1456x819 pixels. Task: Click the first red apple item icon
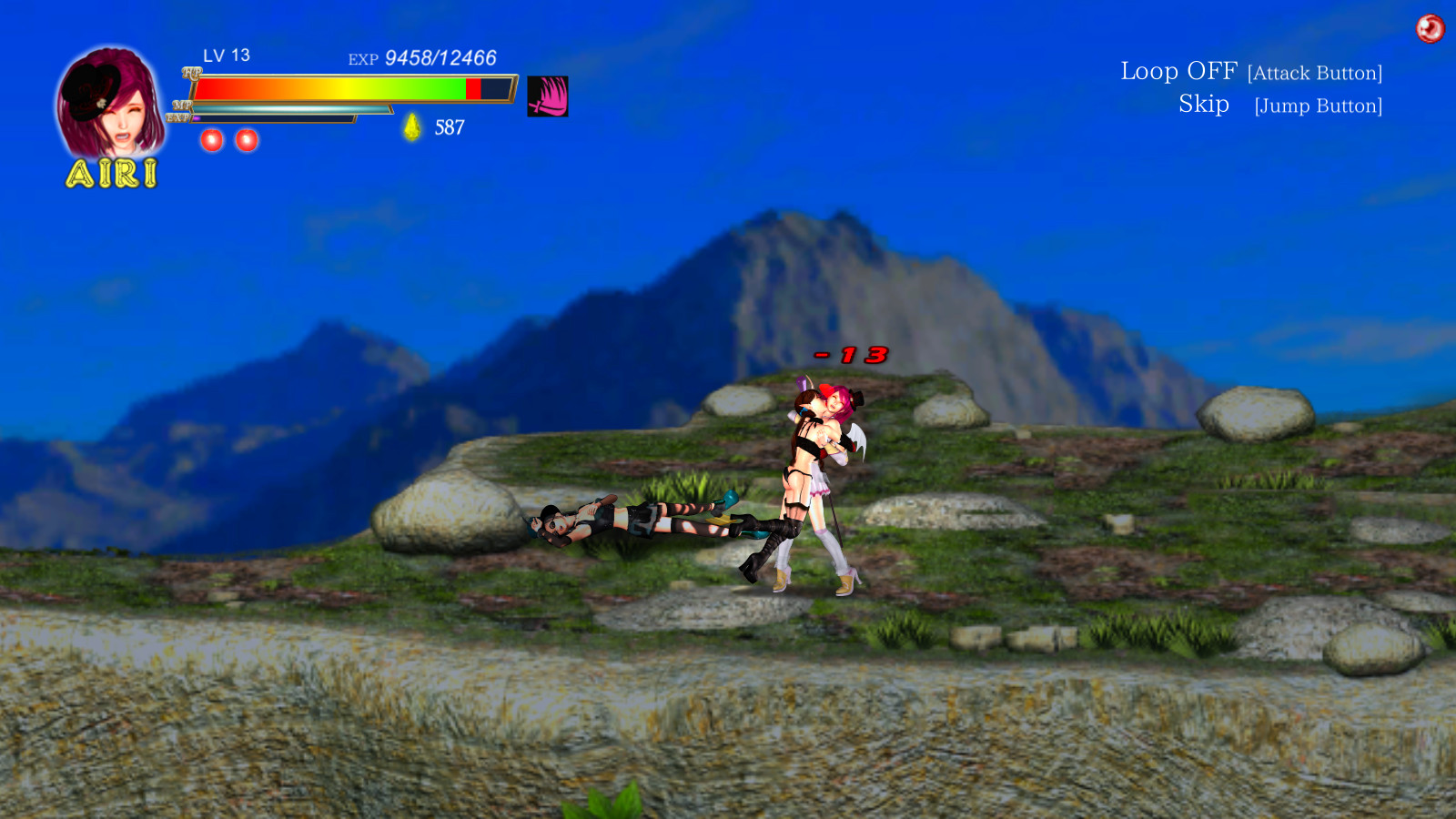[211, 139]
